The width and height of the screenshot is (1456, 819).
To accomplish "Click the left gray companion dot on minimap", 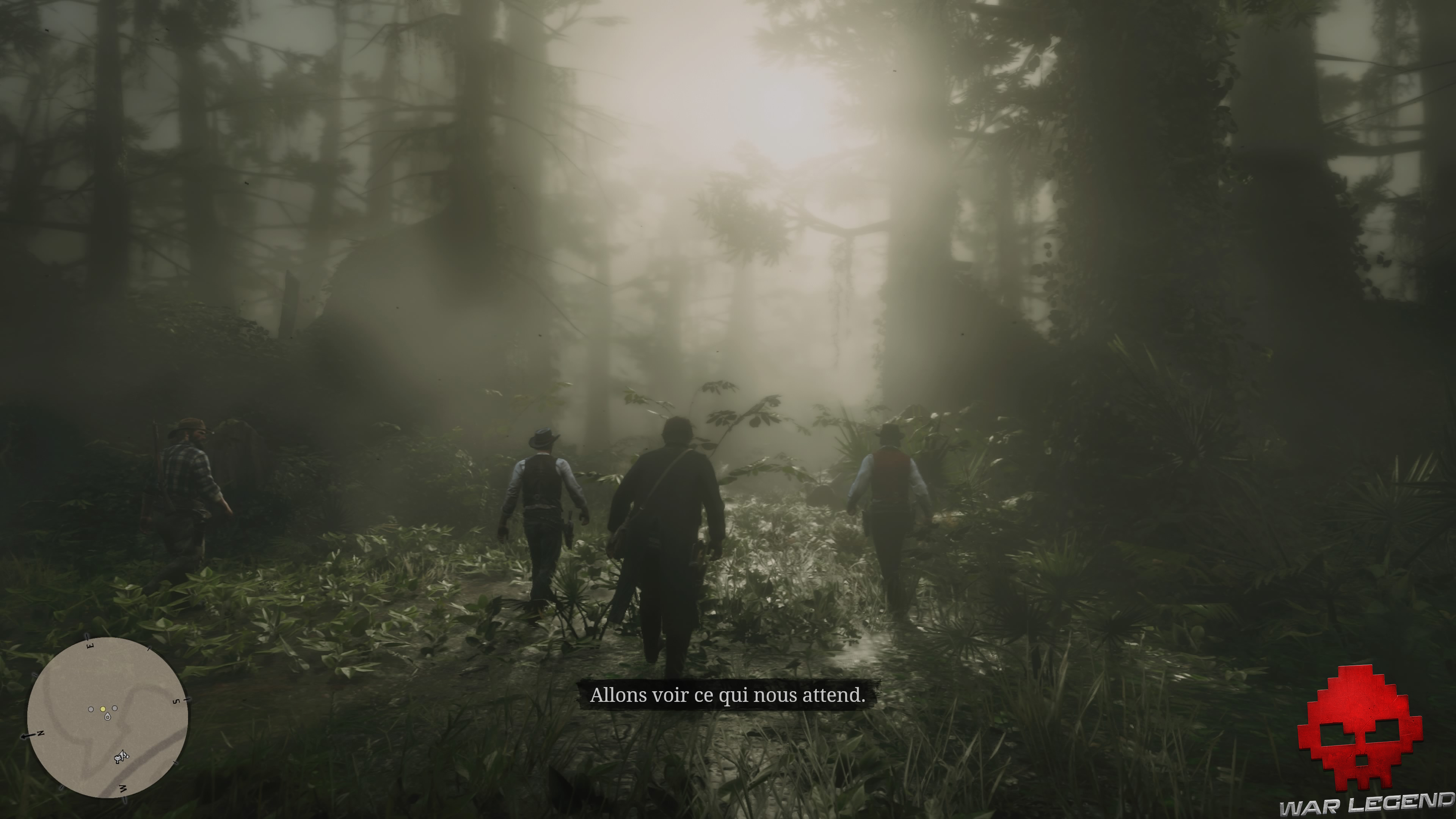I will [x=91, y=709].
